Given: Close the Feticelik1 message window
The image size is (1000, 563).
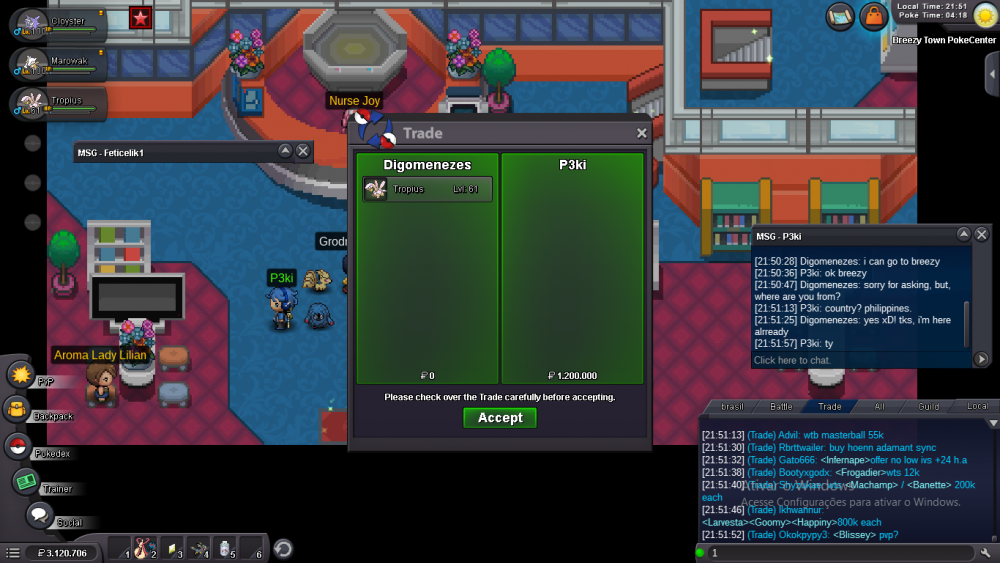Looking at the screenshot, I should (303, 151).
